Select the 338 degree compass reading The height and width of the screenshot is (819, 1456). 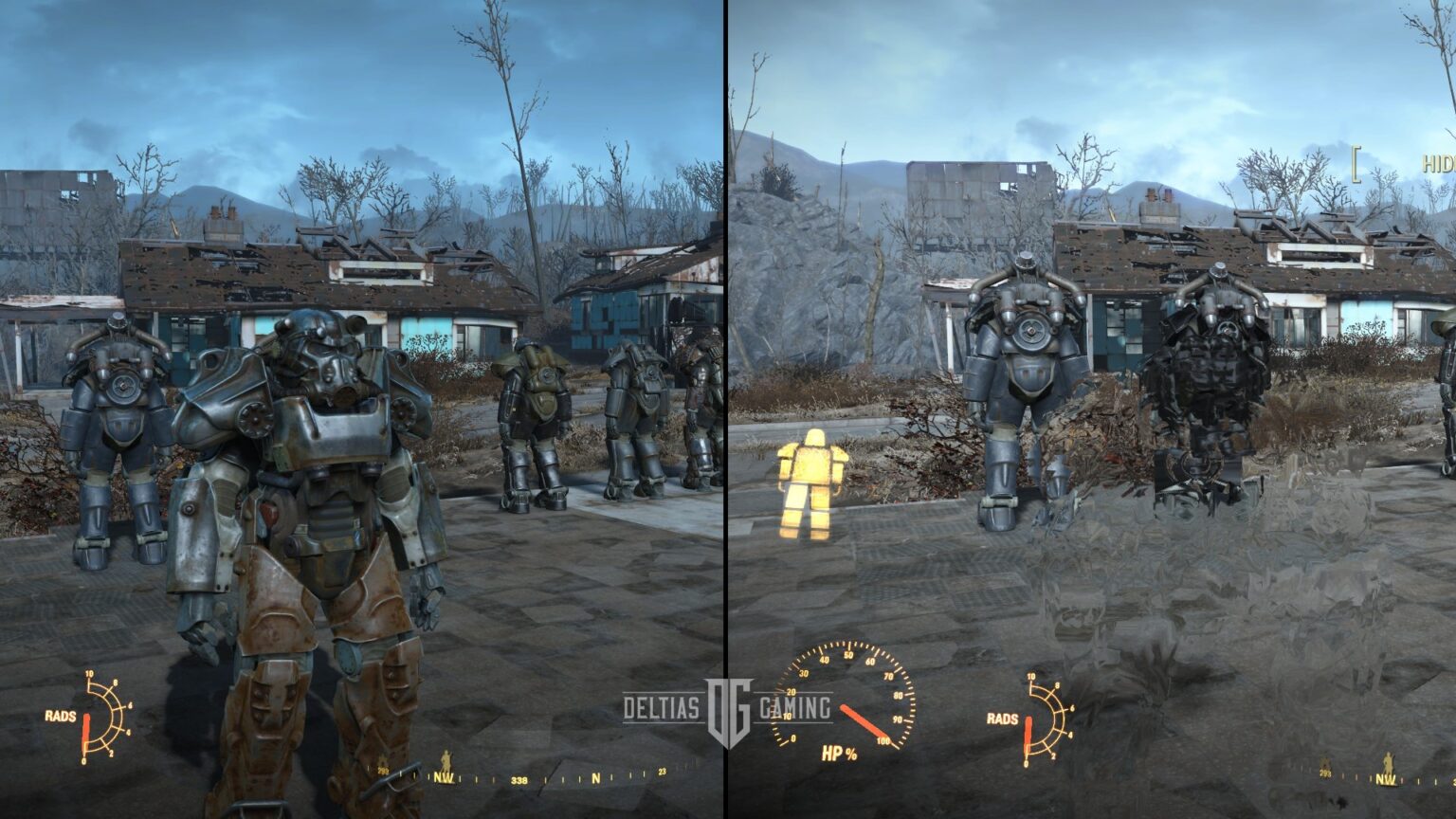(519, 779)
